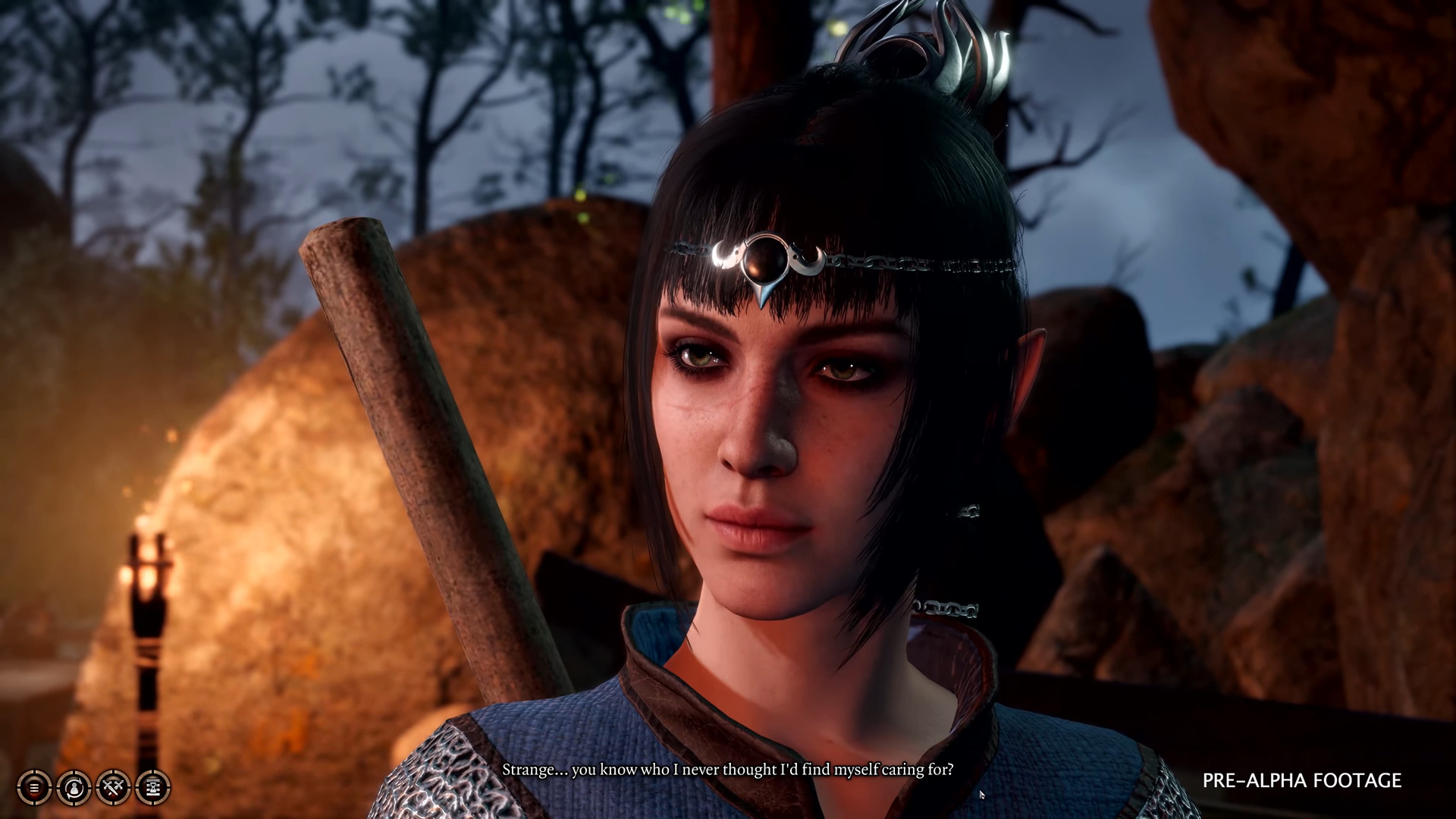The image size is (1456, 819).
Task: Click the leftmost circular icon with stacked lines
Action: [x=34, y=787]
